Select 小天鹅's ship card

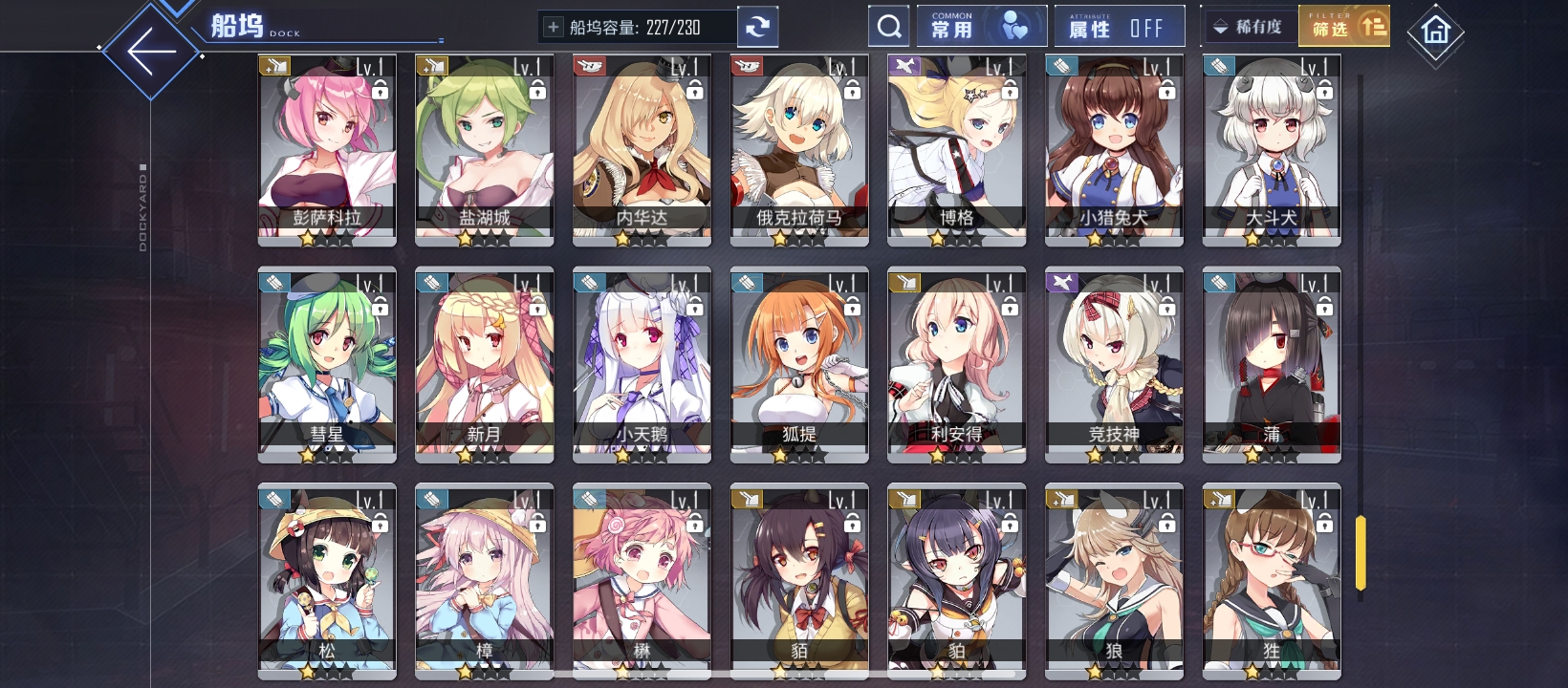[x=641, y=363]
